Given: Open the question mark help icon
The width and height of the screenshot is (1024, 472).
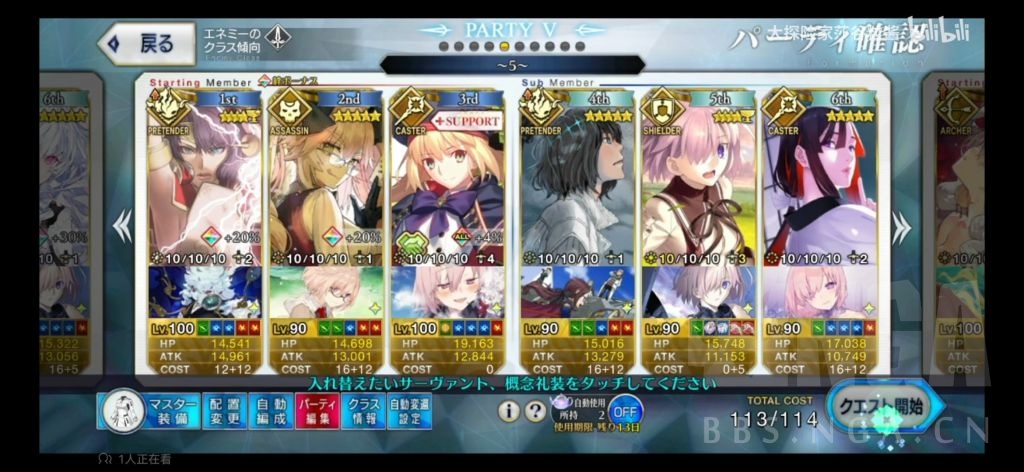Looking at the screenshot, I should click(535, 410).
